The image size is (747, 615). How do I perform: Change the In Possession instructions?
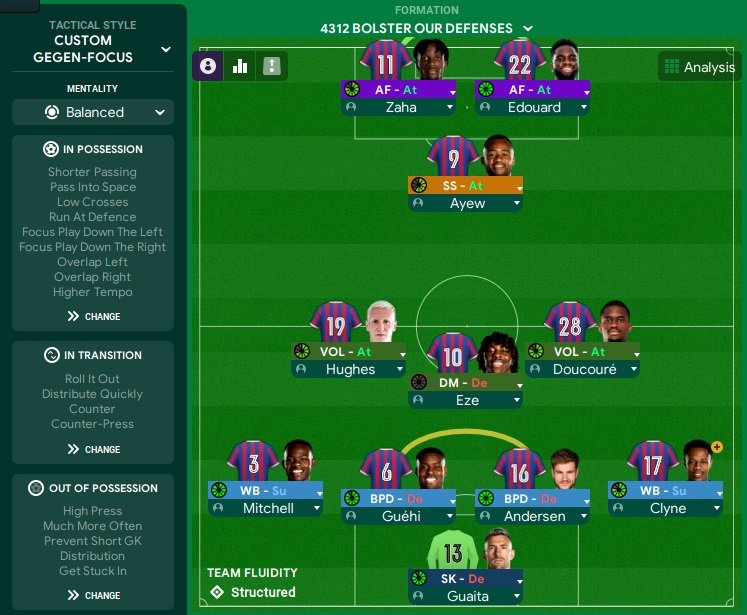tap(93, 316)
